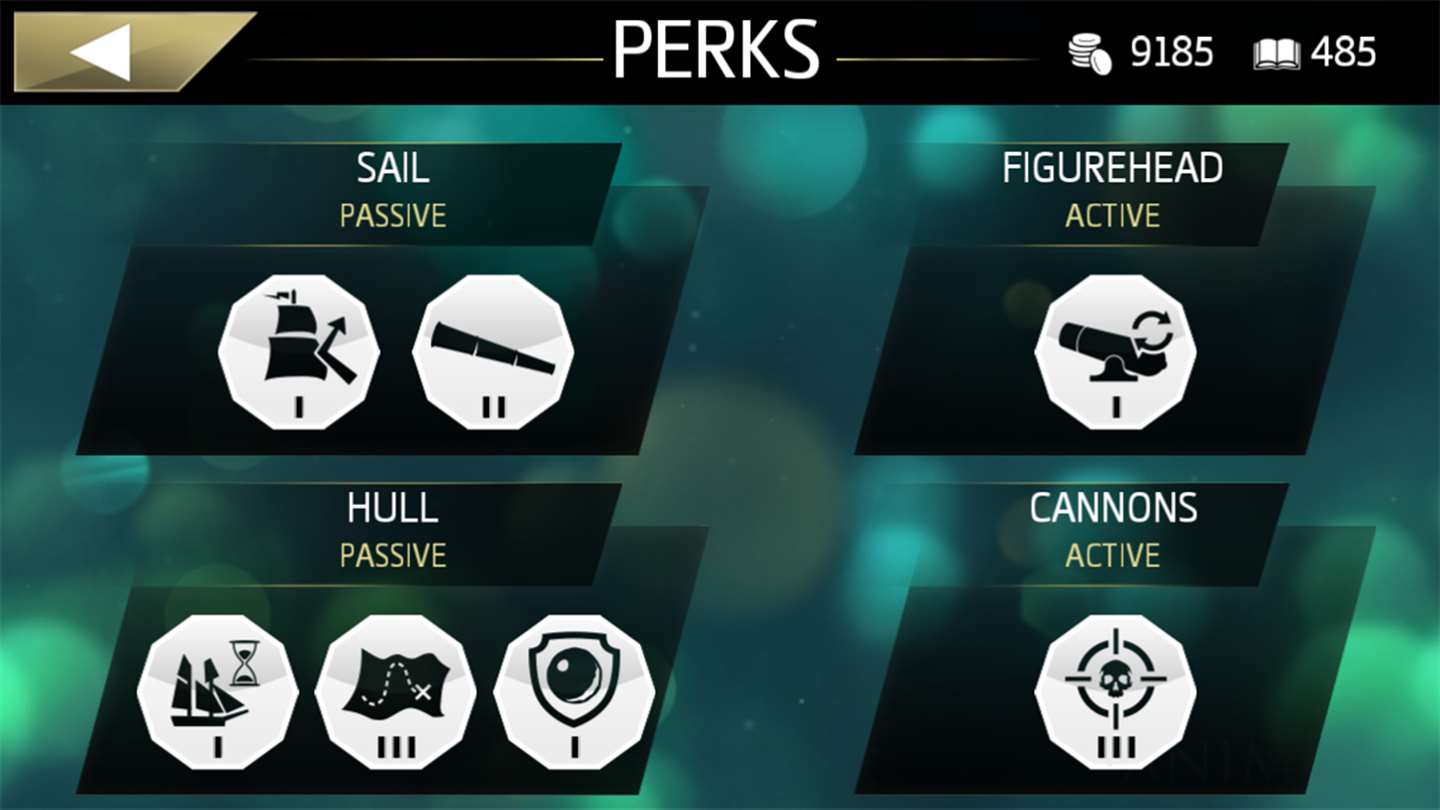
Task: Activate the skull crosshair cannons perk
Action: pos(1115,692)
